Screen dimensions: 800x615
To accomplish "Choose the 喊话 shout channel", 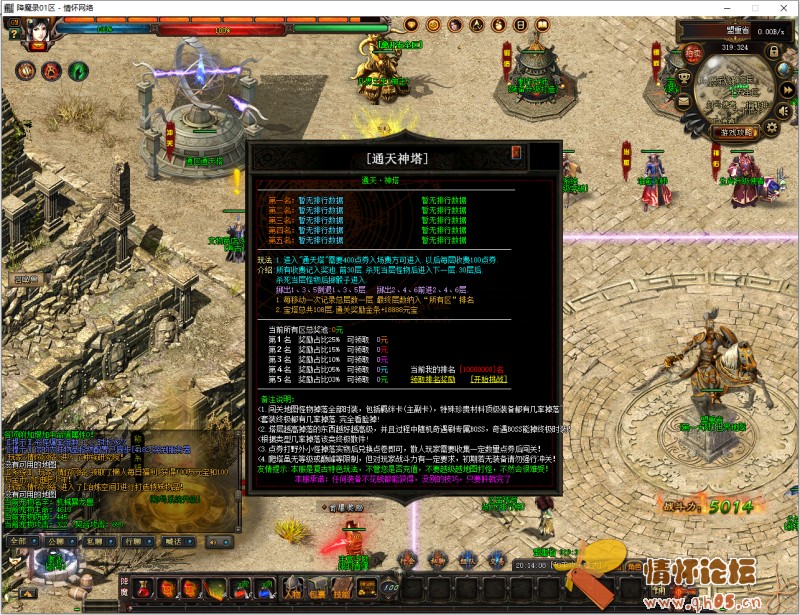I will (x=171, y=540).
